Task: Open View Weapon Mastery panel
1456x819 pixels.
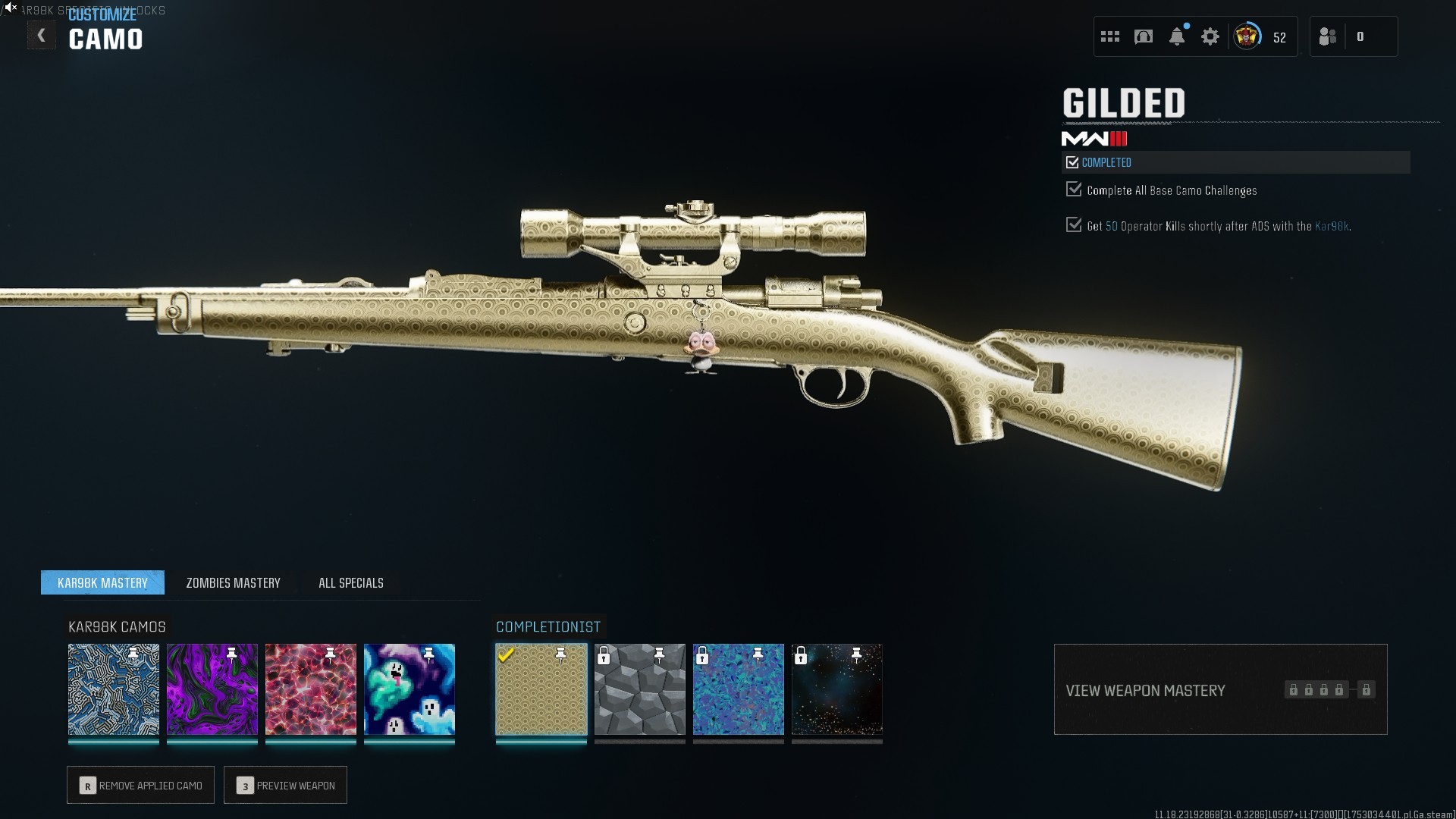Action: (1220, 689)
